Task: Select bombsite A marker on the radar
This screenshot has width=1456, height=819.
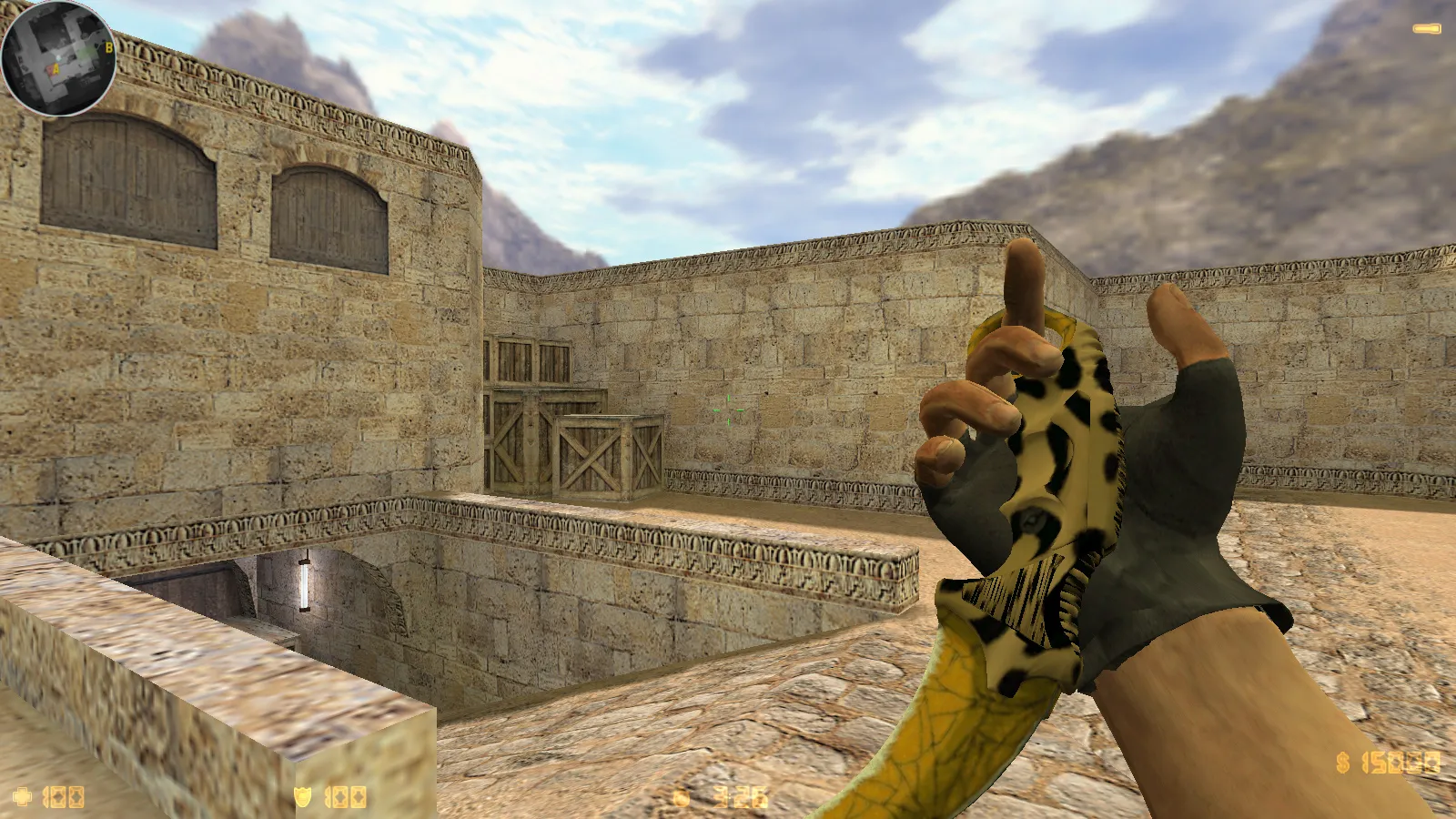Action: 56,68
